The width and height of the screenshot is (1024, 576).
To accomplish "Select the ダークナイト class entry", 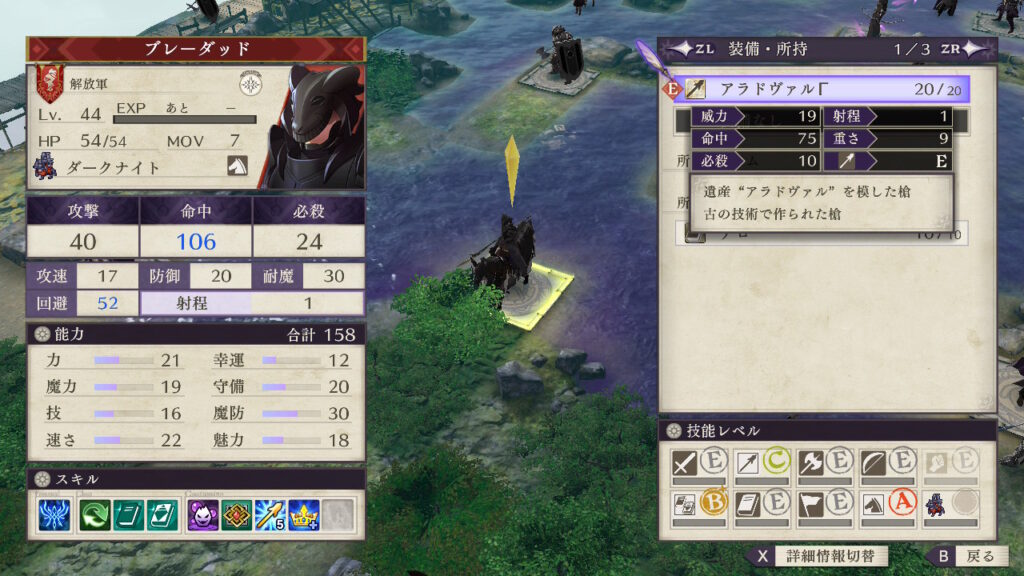I will click(x=110, y=167).
